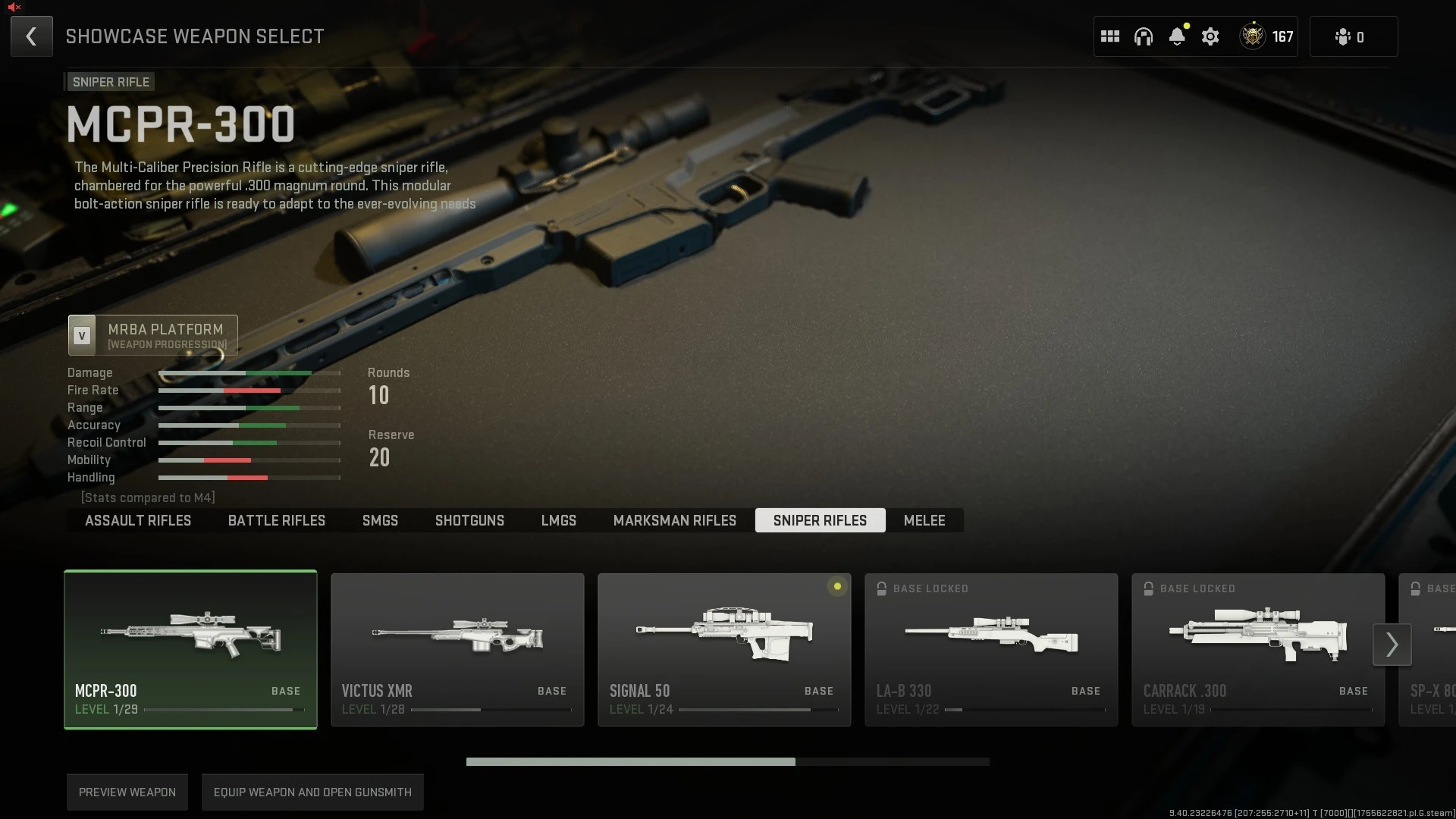This screenshot has height=819, width=1456.
Task: Open the social friends panel showing 0
Action: pos(1352,36)
